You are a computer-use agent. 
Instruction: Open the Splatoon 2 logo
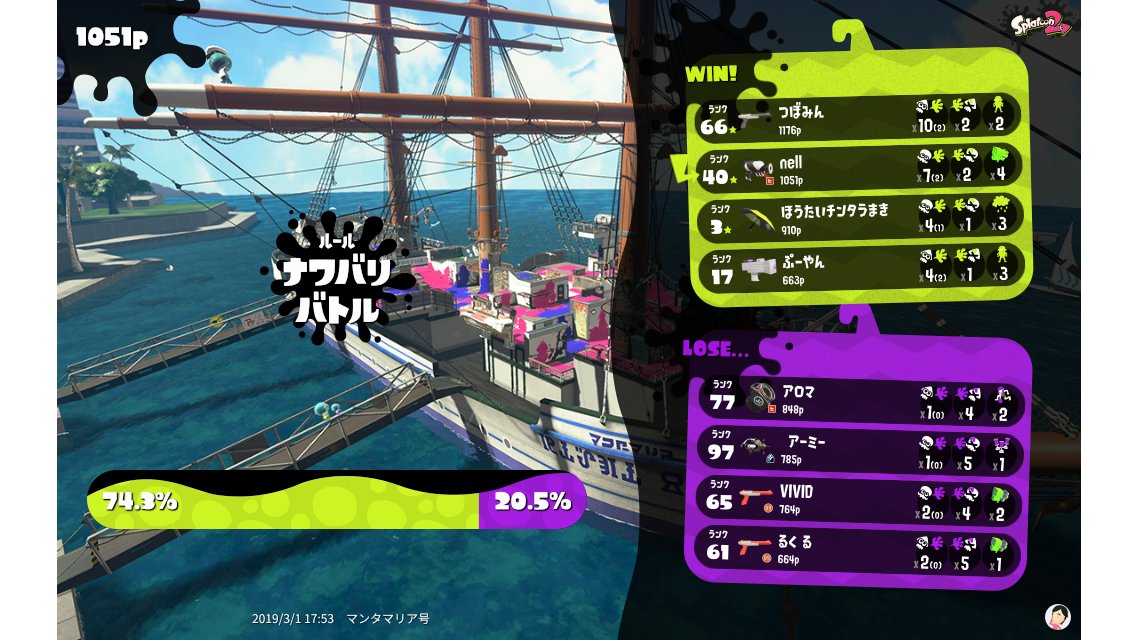point(1041,24)
